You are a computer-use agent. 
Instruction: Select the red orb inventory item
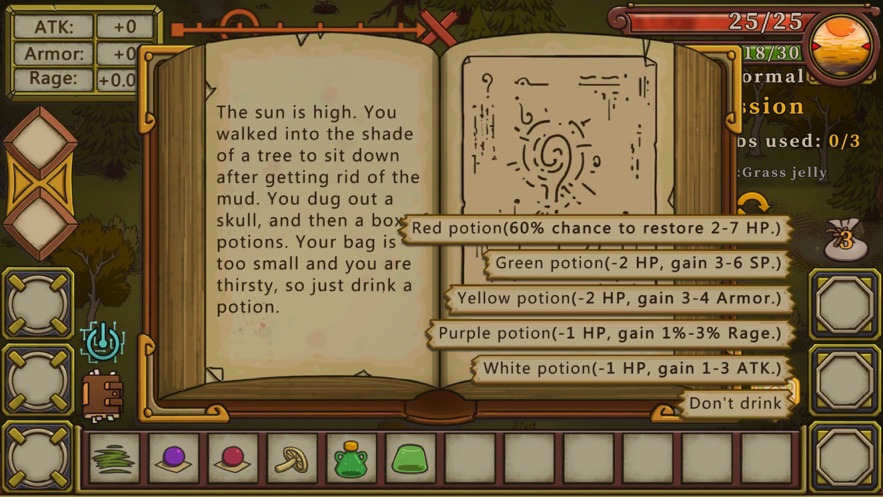(x=233, y=459)
